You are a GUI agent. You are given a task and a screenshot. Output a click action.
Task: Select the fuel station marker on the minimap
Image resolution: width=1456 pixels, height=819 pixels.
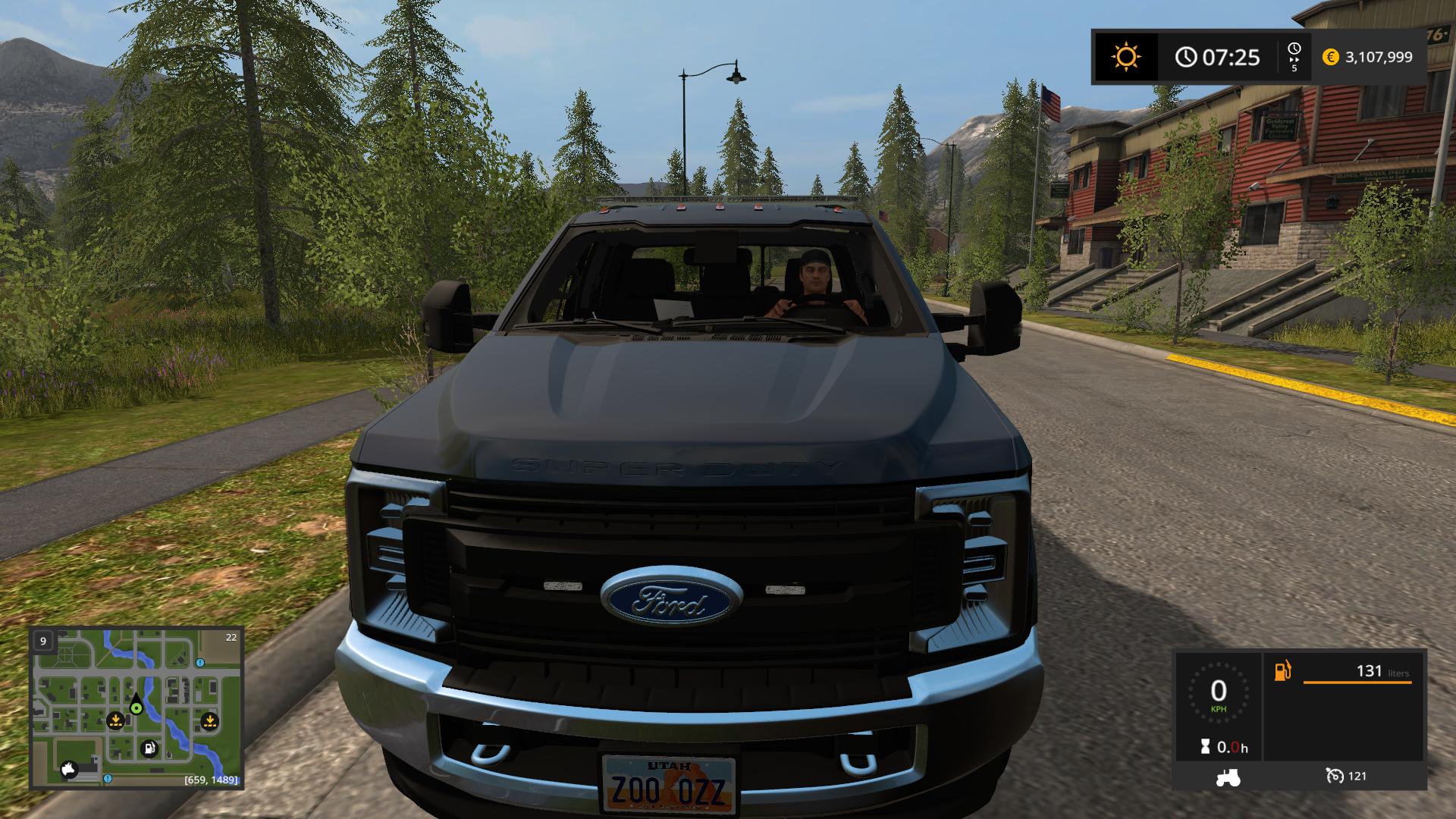(149, 748)
